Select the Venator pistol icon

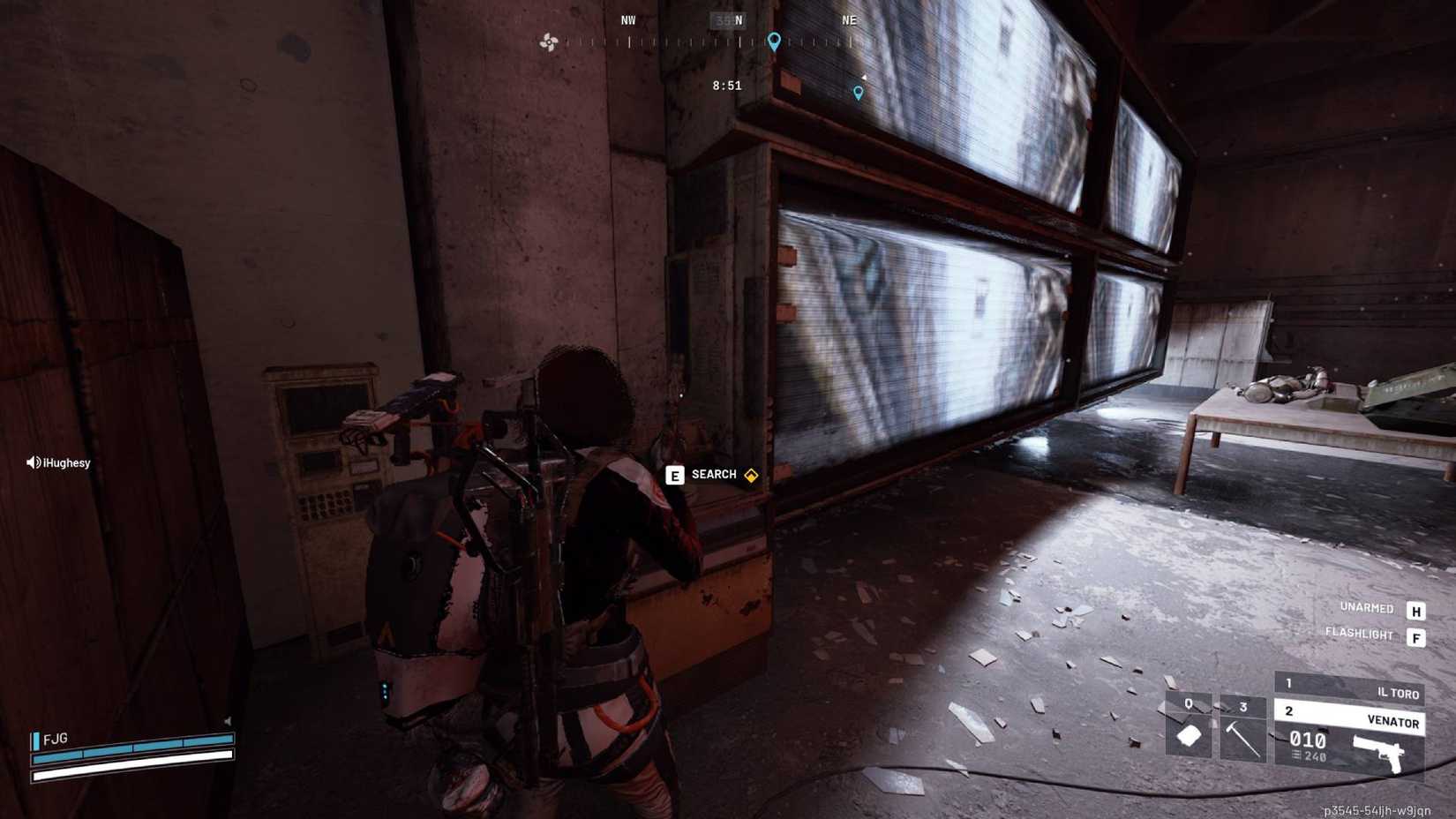pyautogui.click(x=1382, y=750)
